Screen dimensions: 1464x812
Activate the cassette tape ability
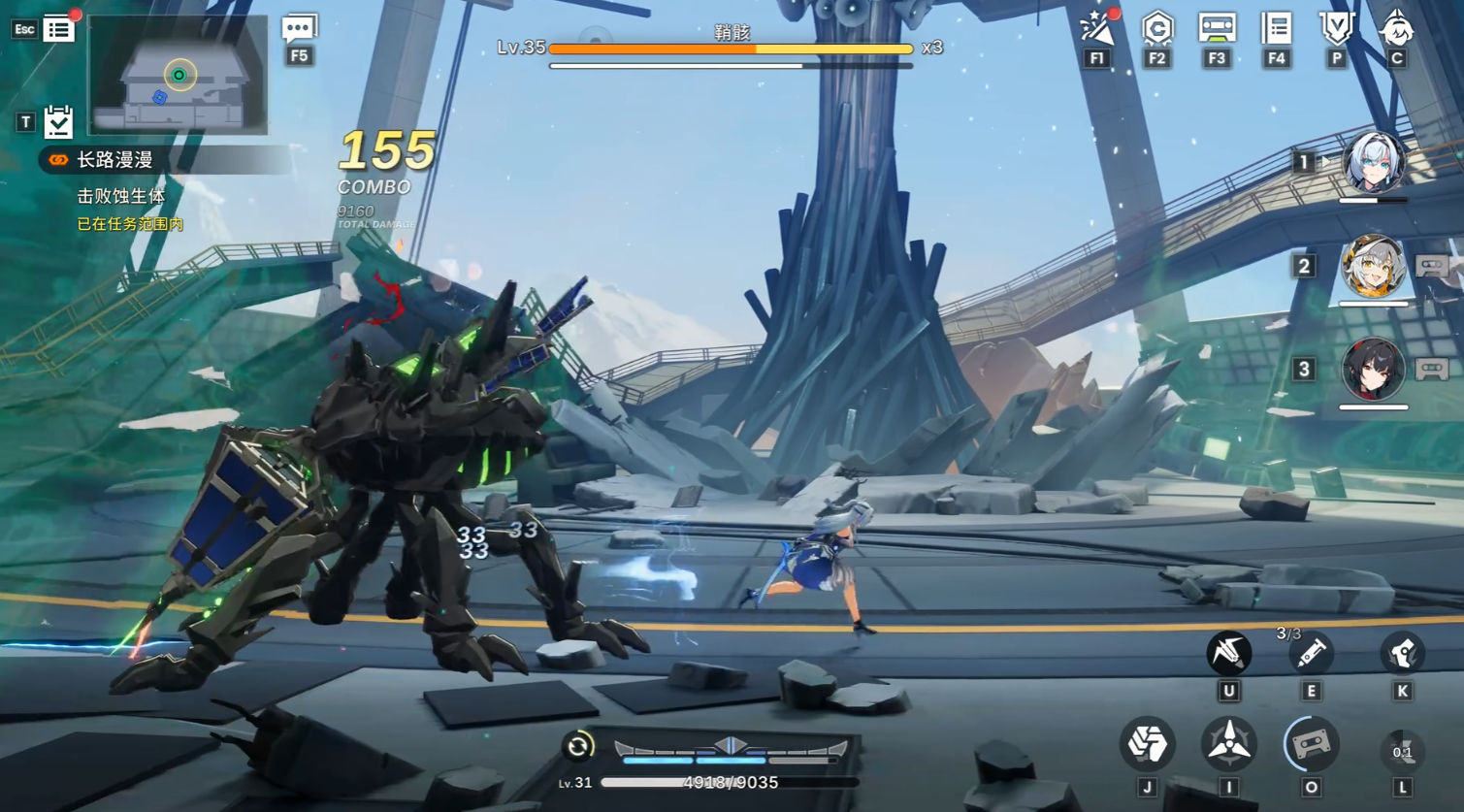coord(1311,744)
